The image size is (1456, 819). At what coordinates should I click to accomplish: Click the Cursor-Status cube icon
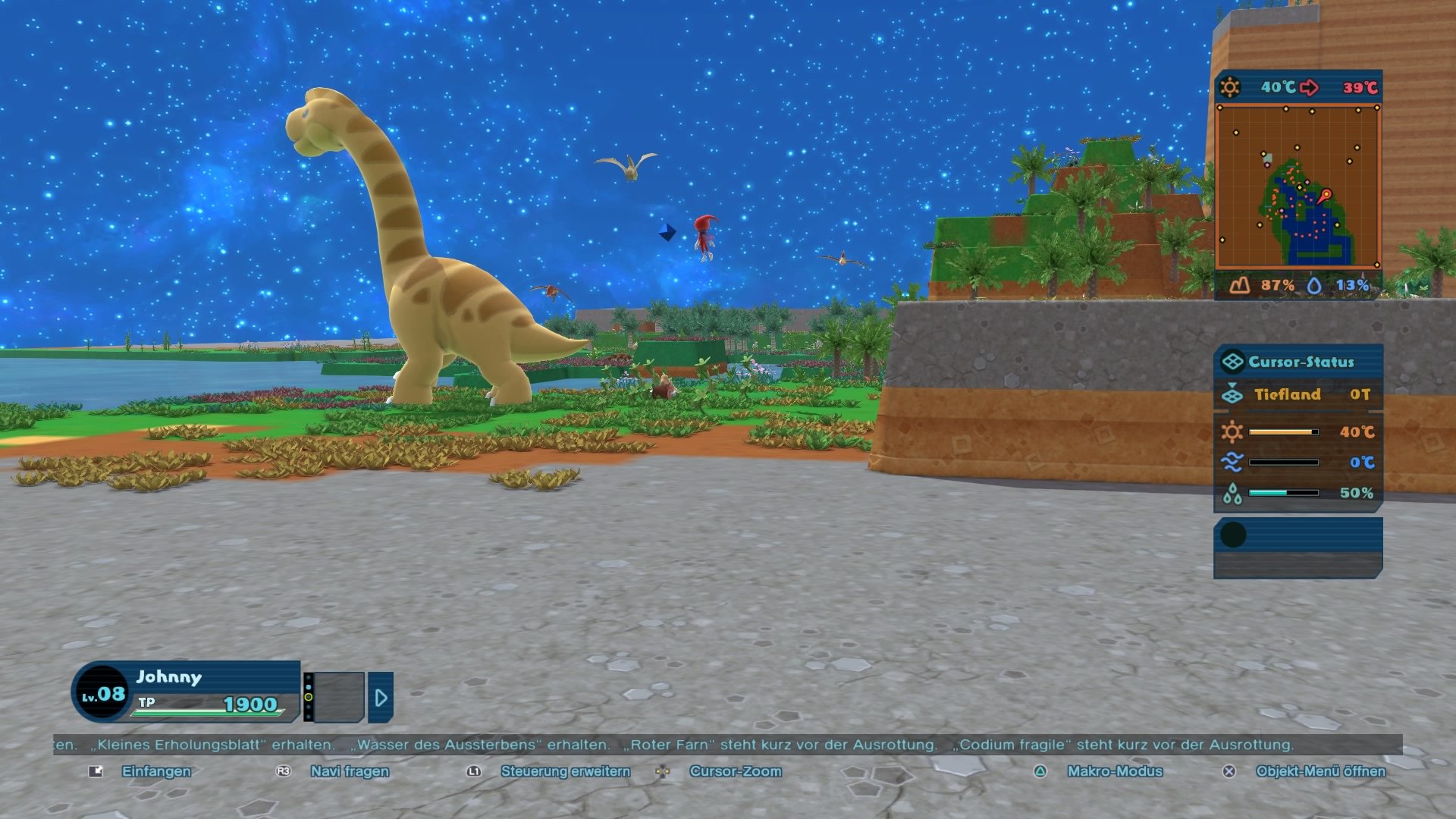click(x=1232, y=362)
